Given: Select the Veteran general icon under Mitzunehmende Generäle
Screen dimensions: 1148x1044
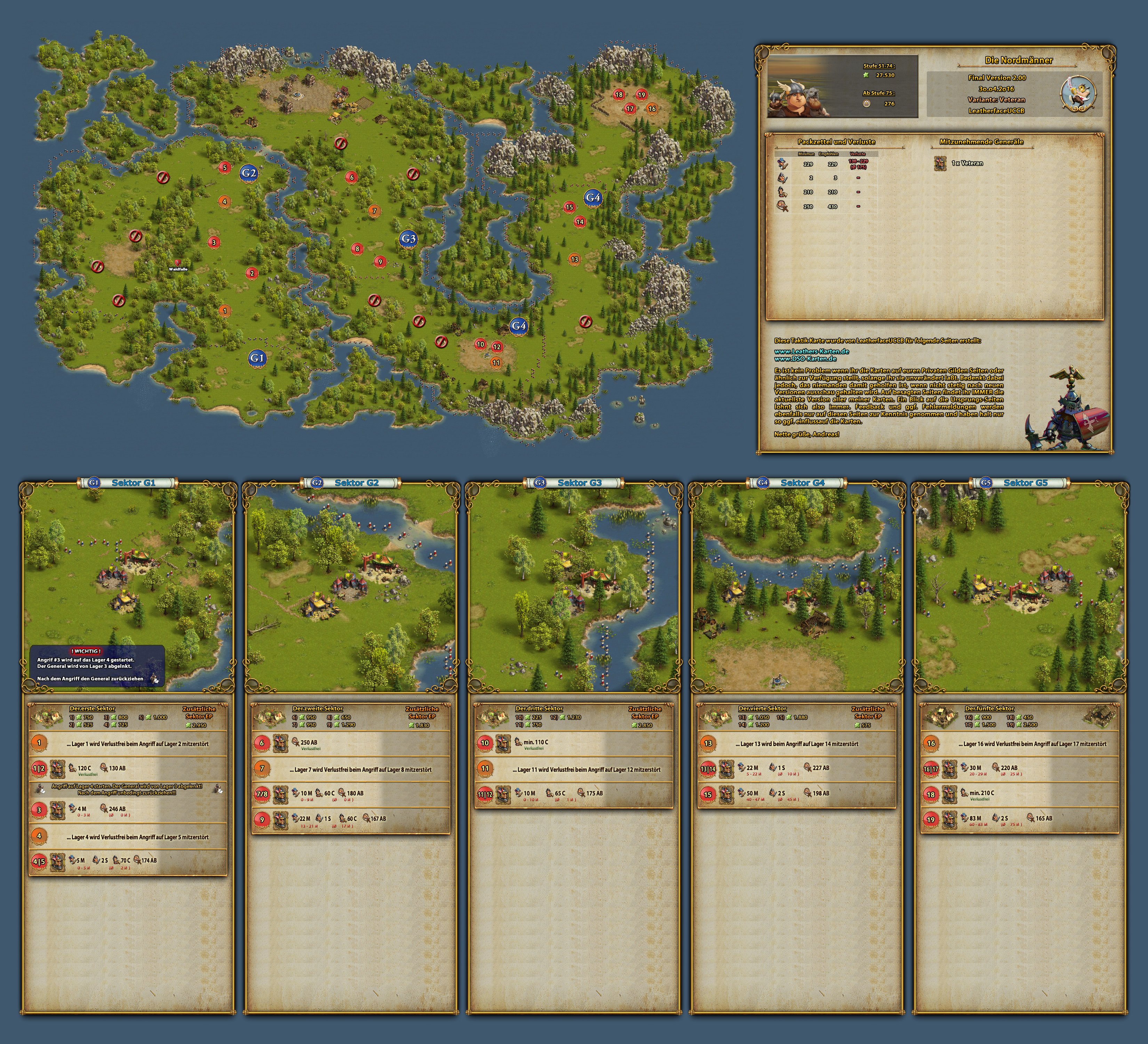Looking at the screenshot, I should 940,164.
